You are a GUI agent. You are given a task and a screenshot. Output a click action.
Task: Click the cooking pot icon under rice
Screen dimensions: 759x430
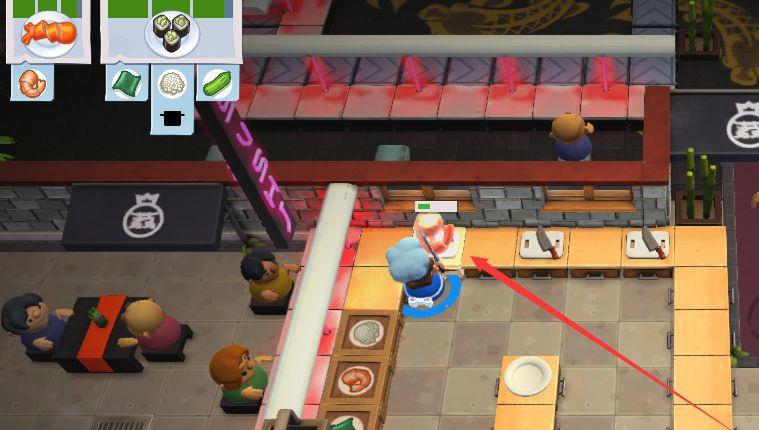click(x=172, y=118)
